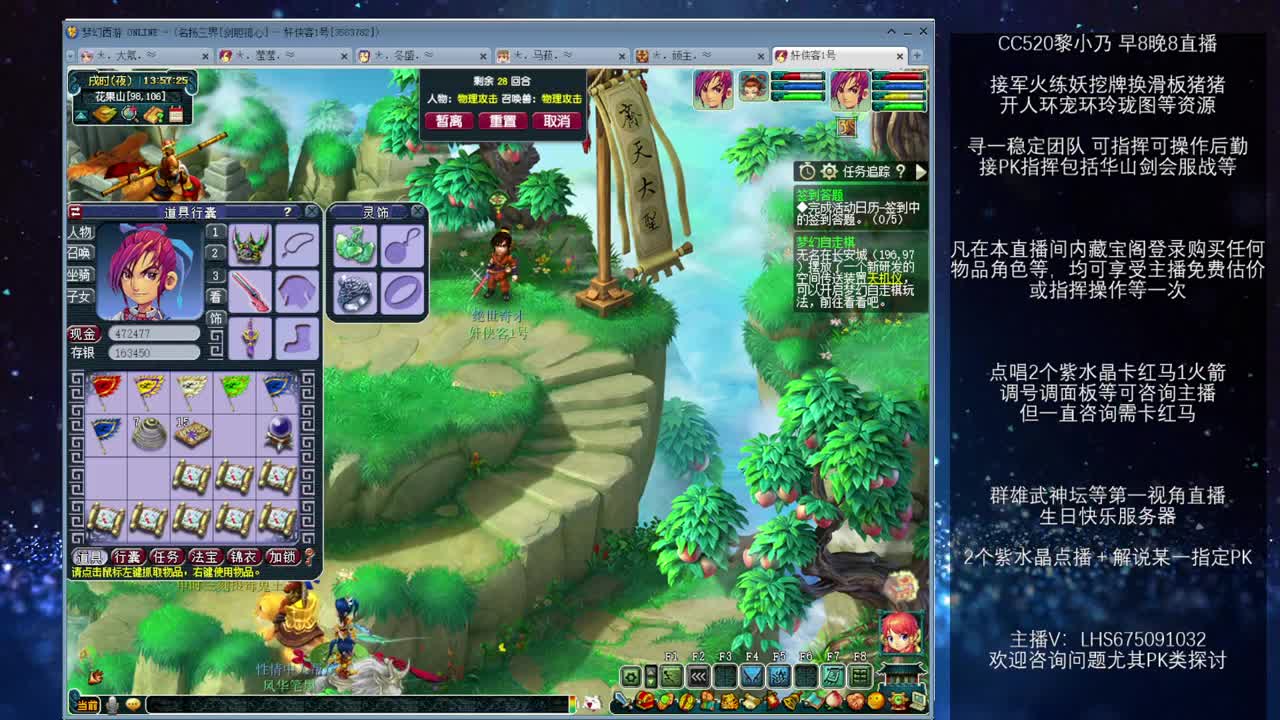This screenshot has height=720, width=1280.
Task: Click the red HP bar of top-right character
Action: pyautogui.click(x=899, y=77)
